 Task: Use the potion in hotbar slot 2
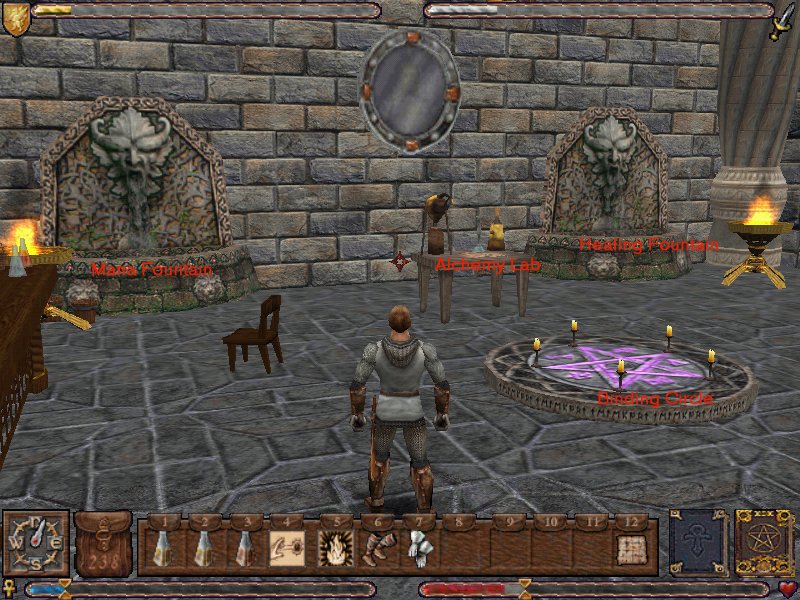pyautogui.click(x=203, y=548)
